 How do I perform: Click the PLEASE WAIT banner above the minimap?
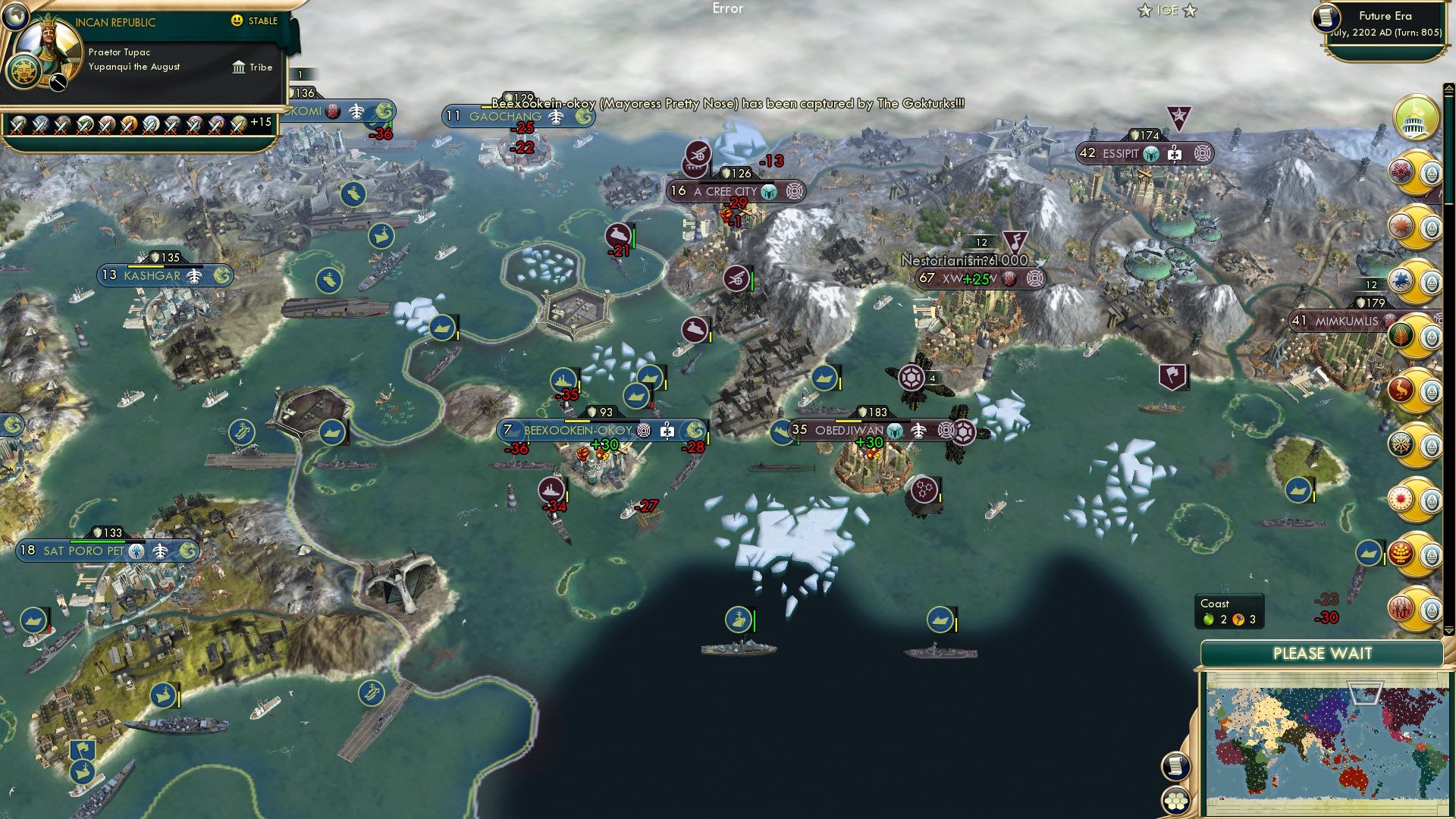(x=1323, y=653)
